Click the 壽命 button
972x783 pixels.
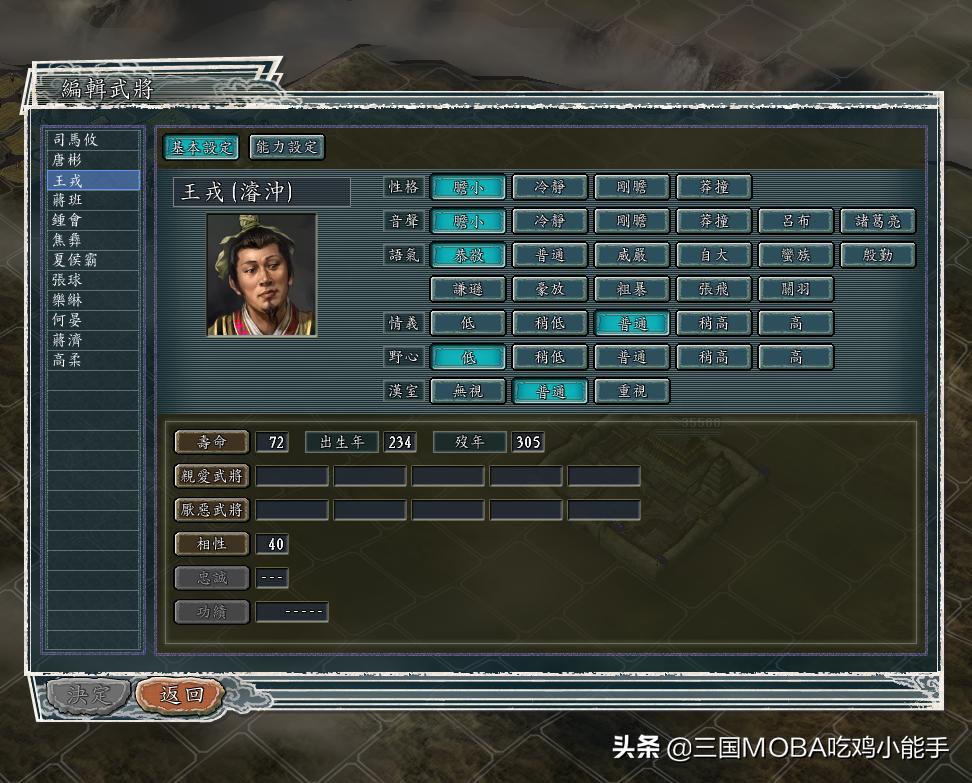coord(212,442)
